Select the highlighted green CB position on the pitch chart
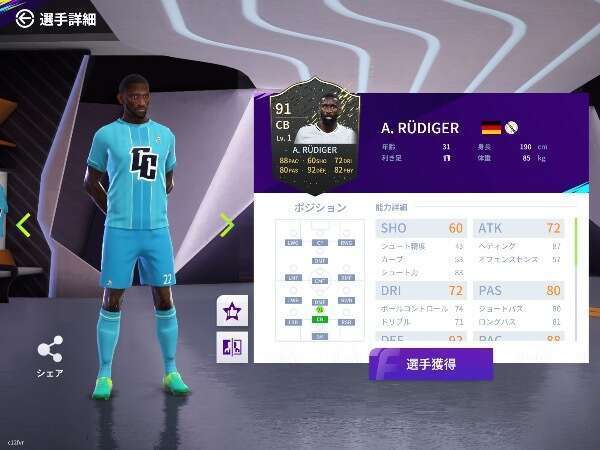The image size is (600, 450). click(320, 318)
